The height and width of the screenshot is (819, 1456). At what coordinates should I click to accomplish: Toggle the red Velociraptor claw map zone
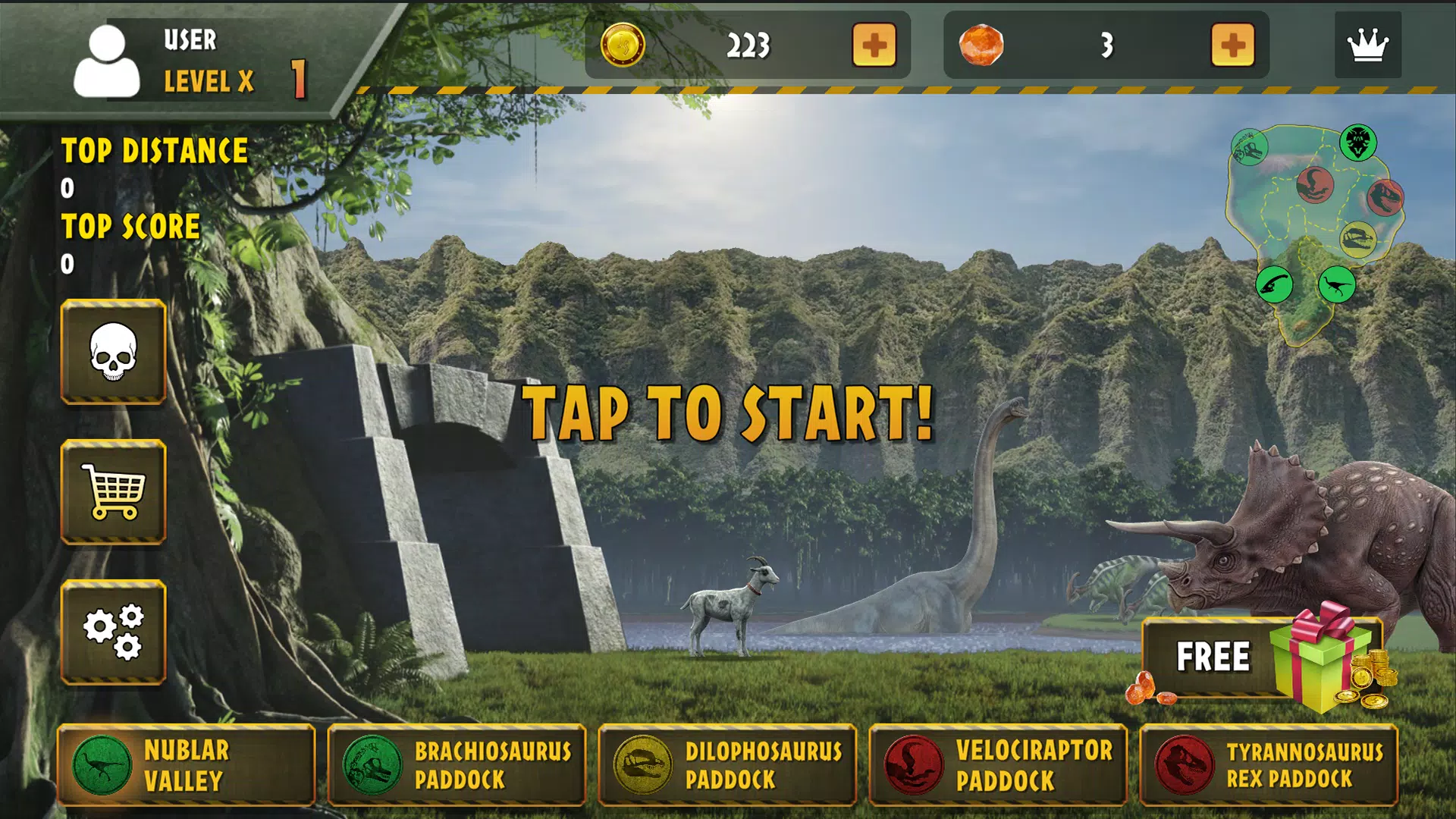[1315, 186]
